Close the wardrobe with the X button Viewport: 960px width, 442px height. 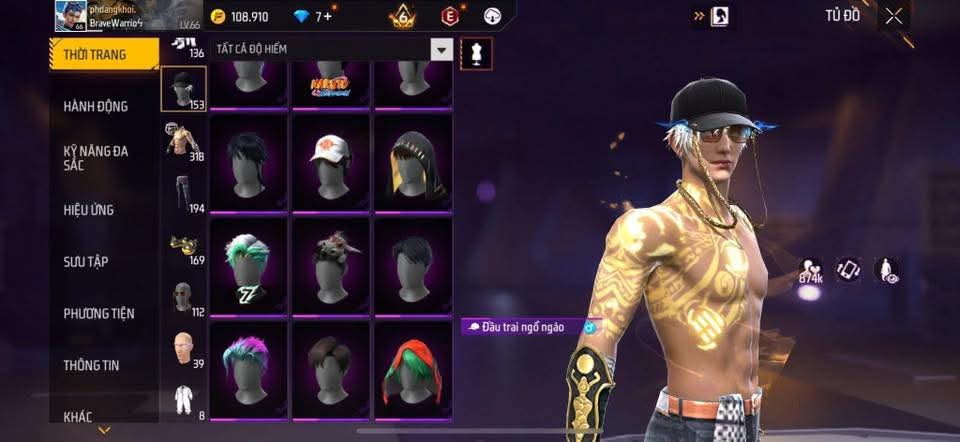894,16
